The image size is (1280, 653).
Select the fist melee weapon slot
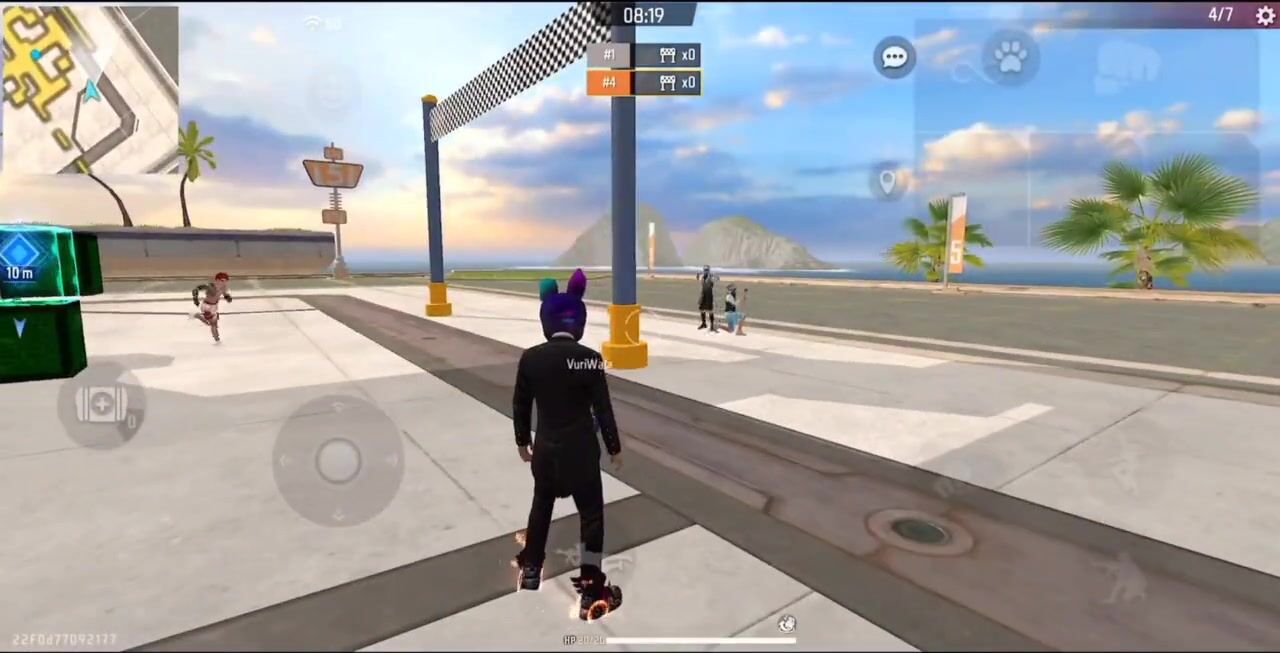click(x=1126, y=66)
